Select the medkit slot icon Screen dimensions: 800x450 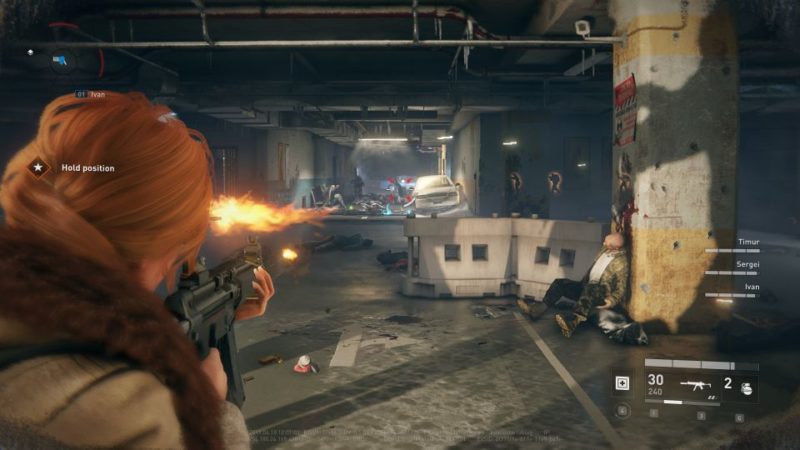tap(622, 383)
